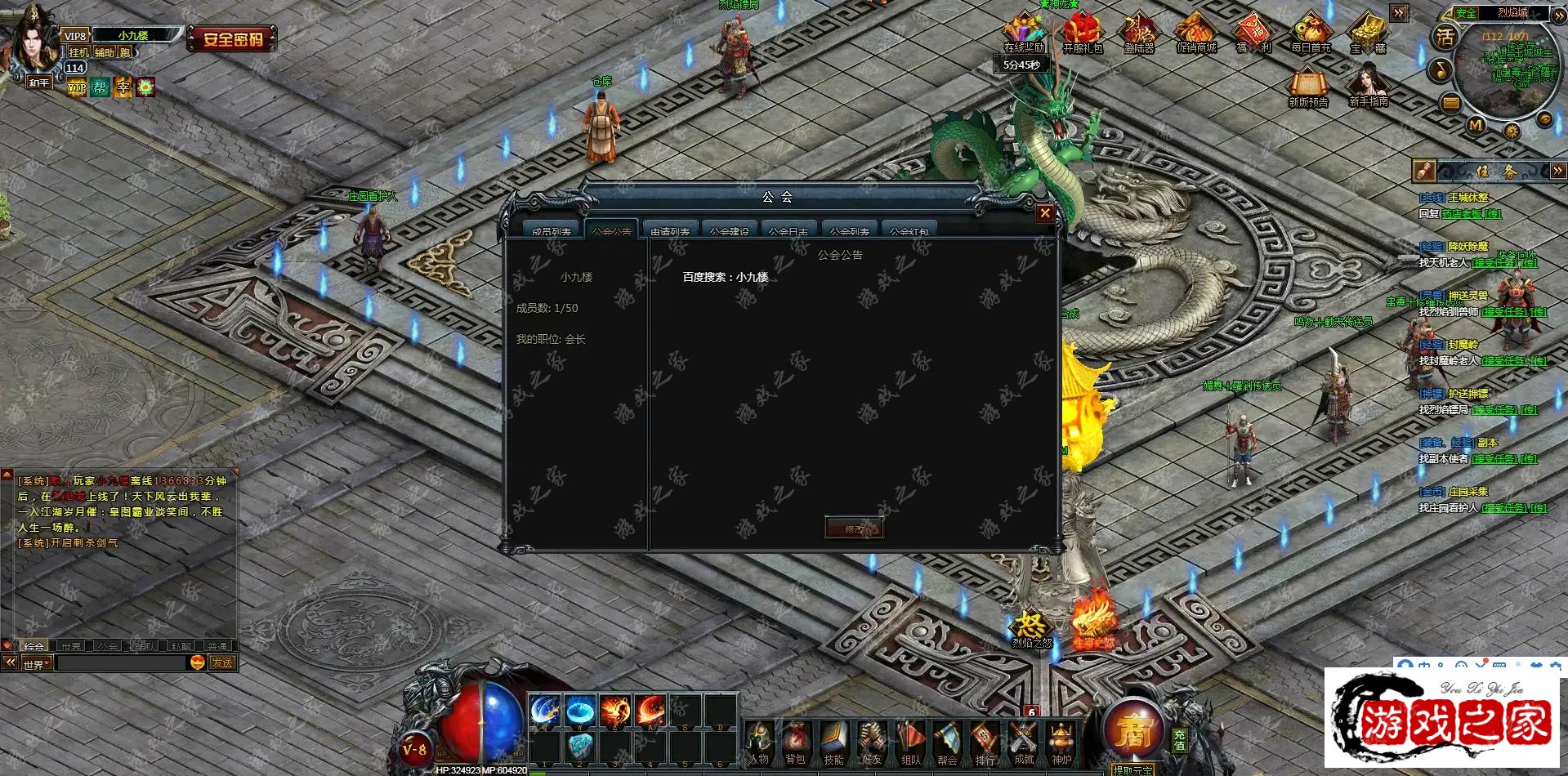Open the 每日首充 coin bag icon
Image resolution: width=1568 pixels, height=776 pixels.
(x=1311, y=33)
